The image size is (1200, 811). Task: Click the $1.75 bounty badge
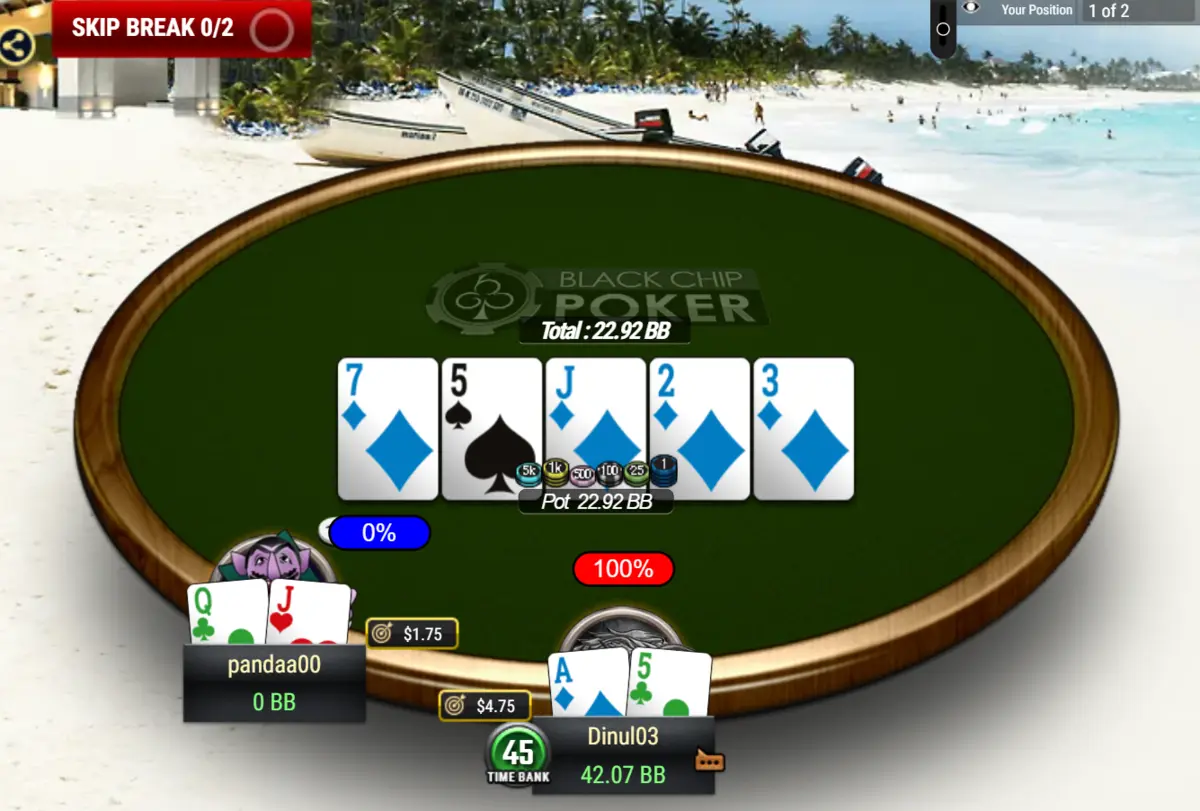click(x=412, y=633)
